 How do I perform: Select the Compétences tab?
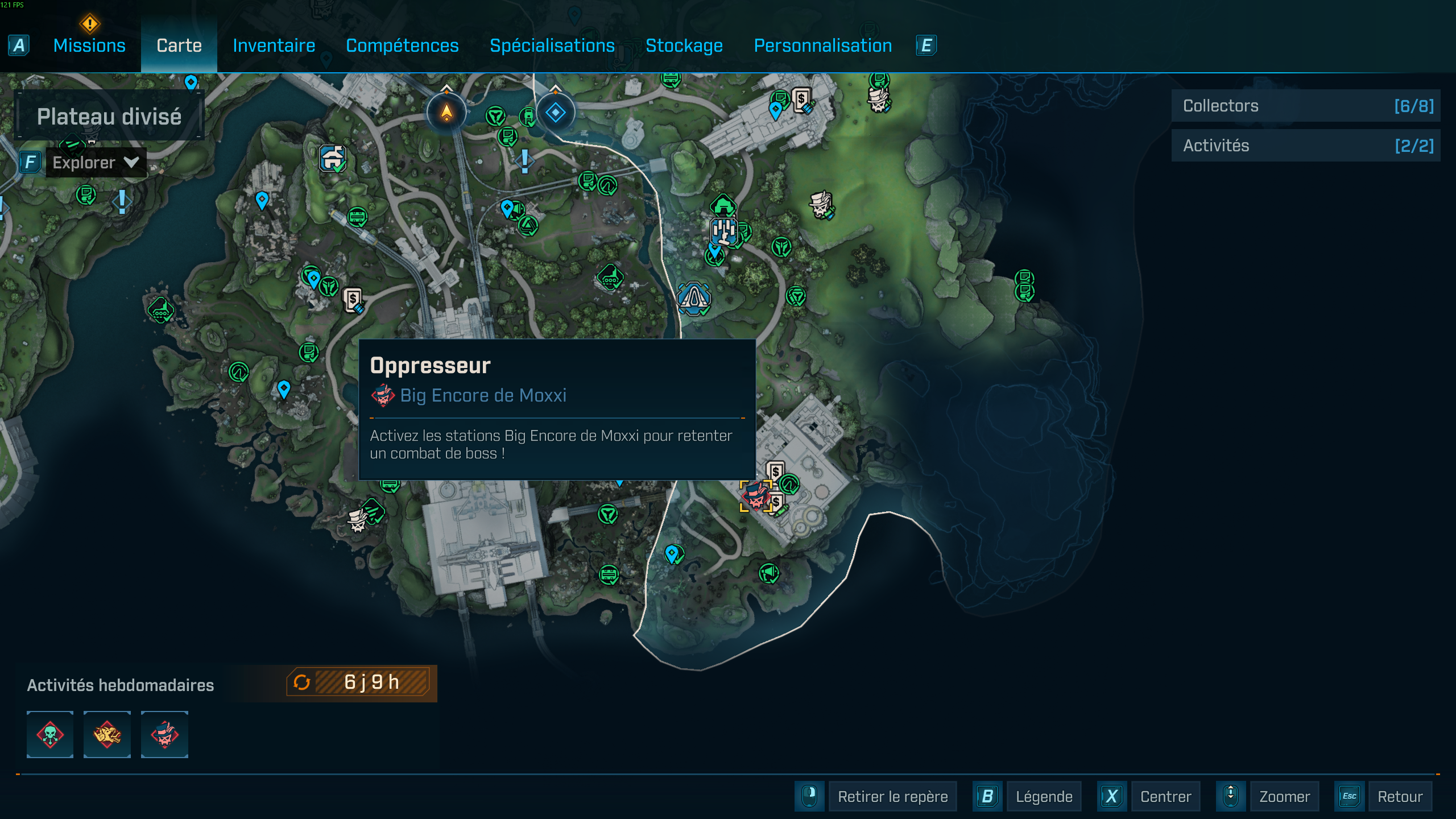click(x=402, y=45)
